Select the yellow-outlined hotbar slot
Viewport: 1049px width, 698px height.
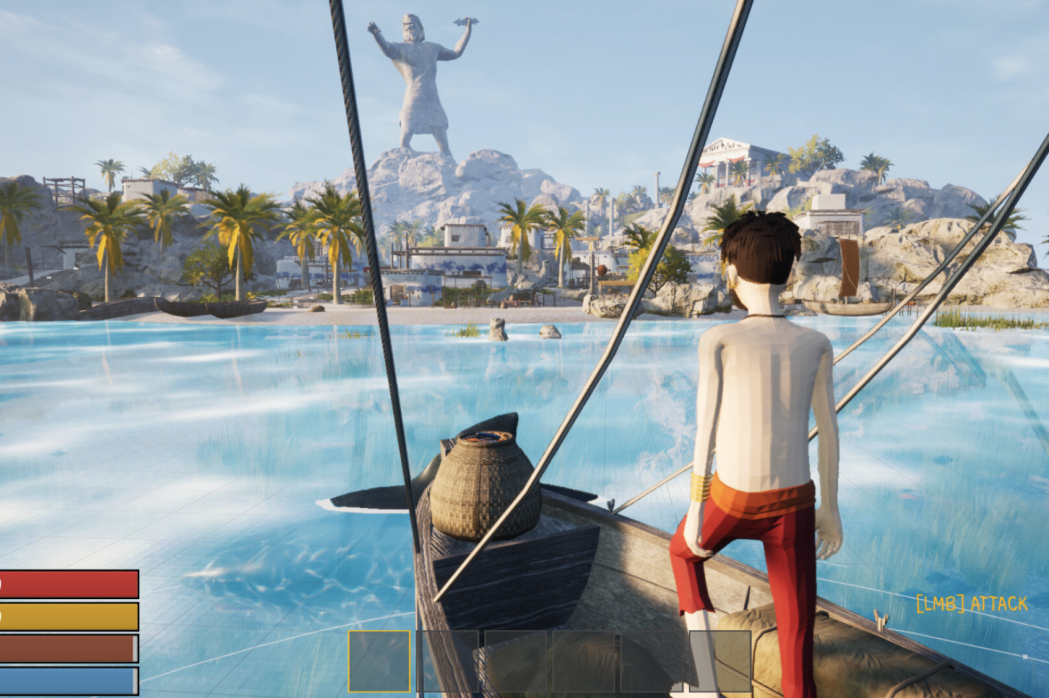(380, 661)
